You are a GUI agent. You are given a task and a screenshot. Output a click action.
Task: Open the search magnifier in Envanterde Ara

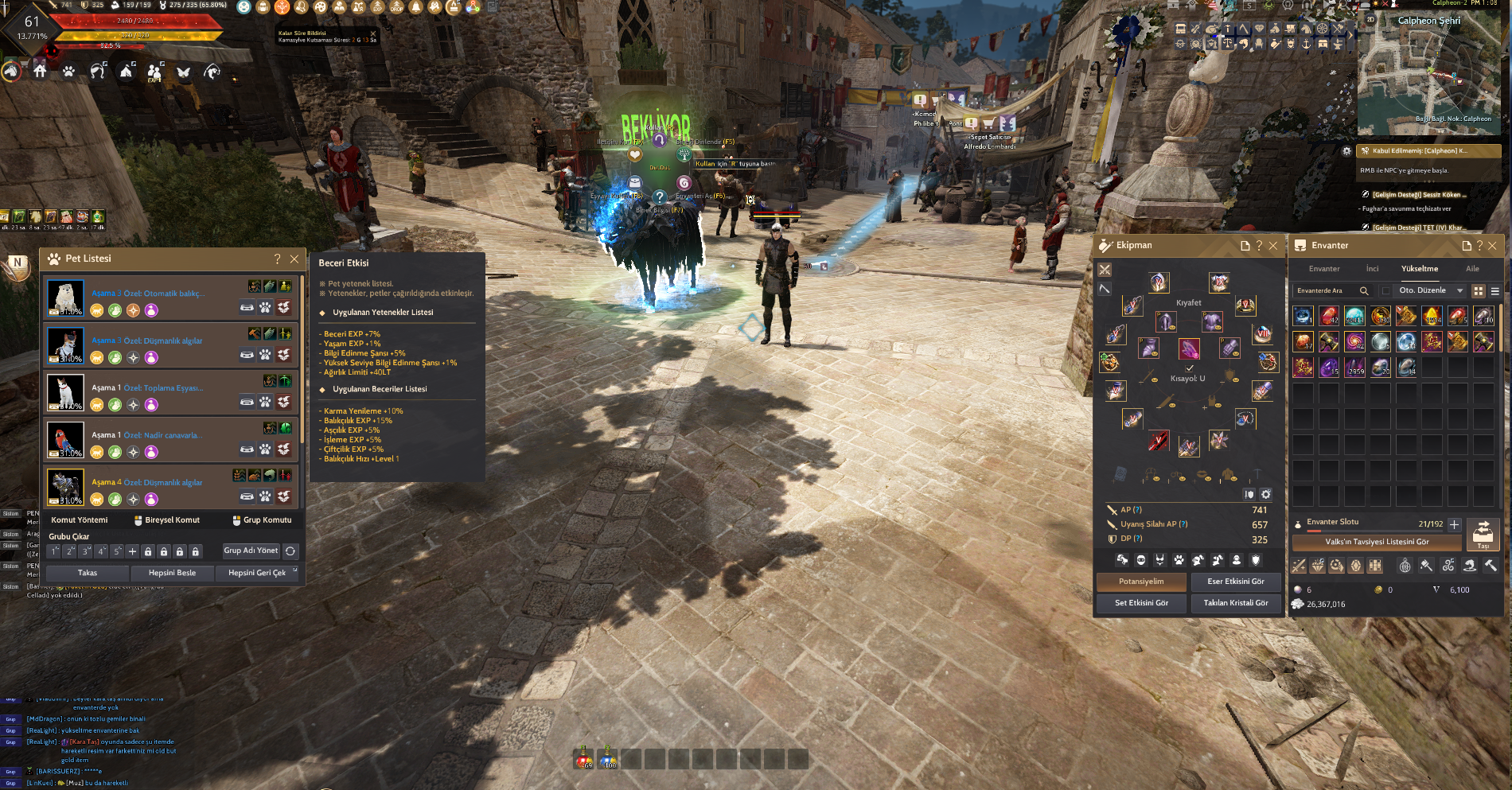pos(1364,290)
